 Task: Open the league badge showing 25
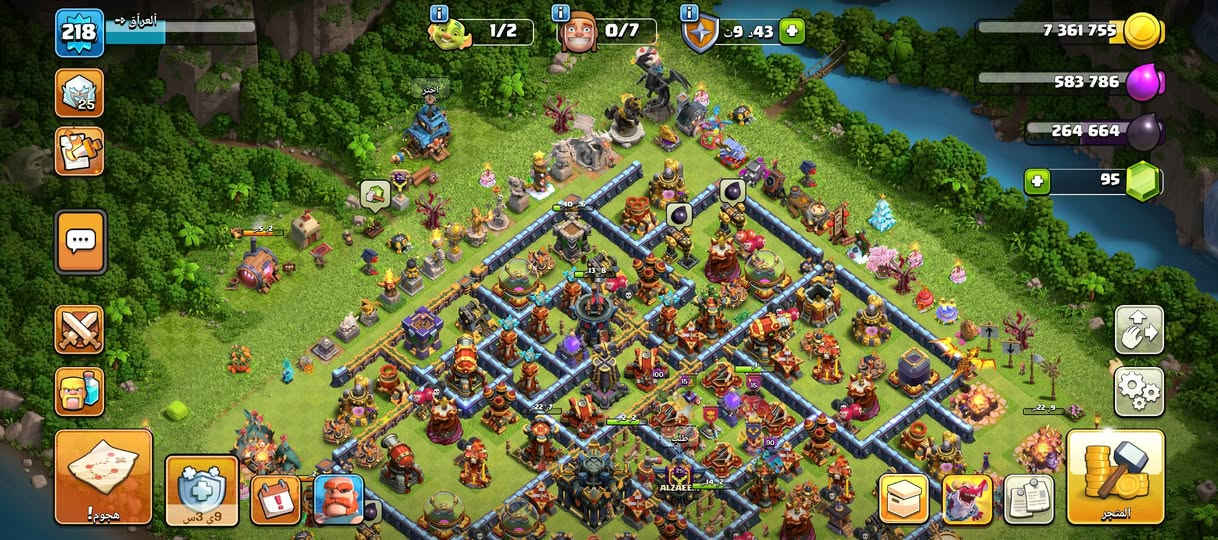(79, 93)
